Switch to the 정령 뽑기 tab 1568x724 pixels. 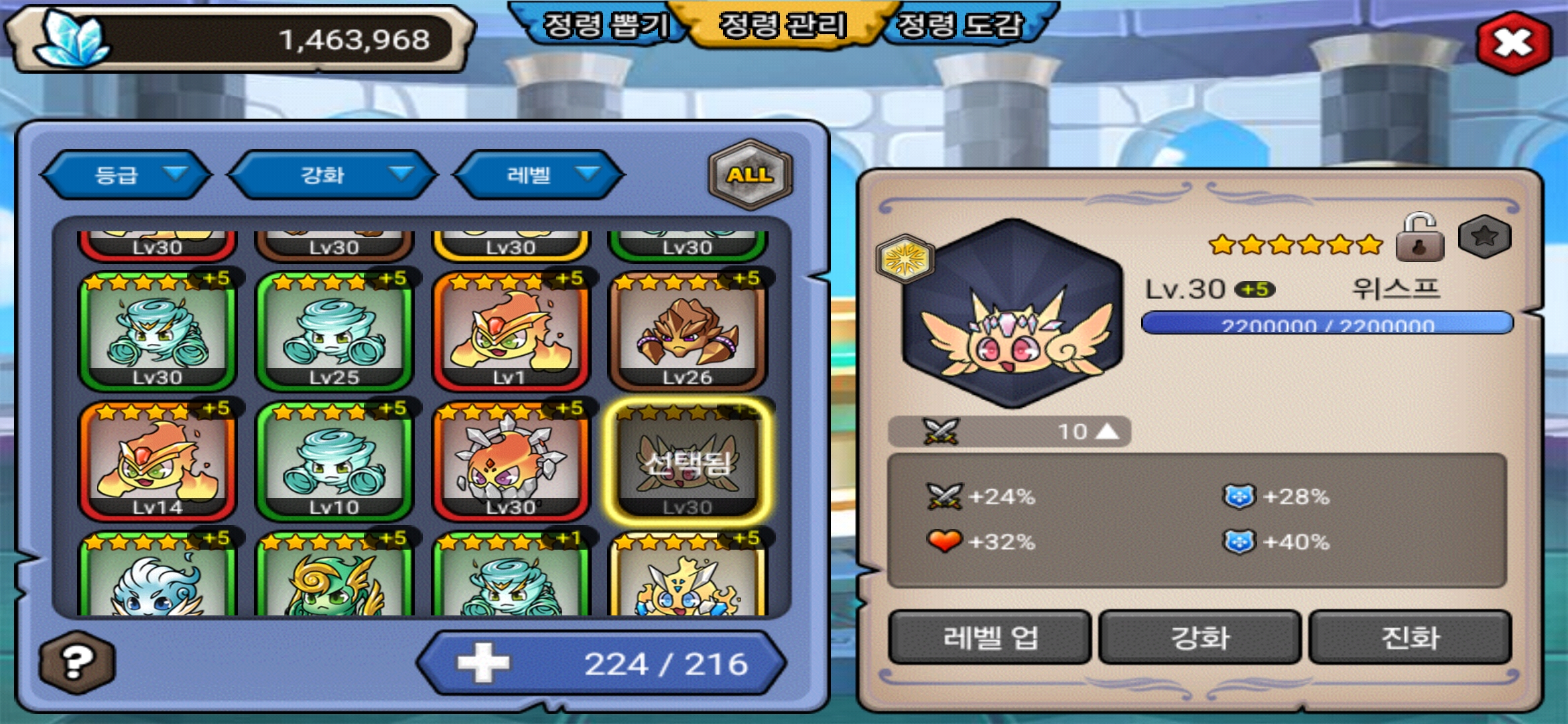coord(605,26)
